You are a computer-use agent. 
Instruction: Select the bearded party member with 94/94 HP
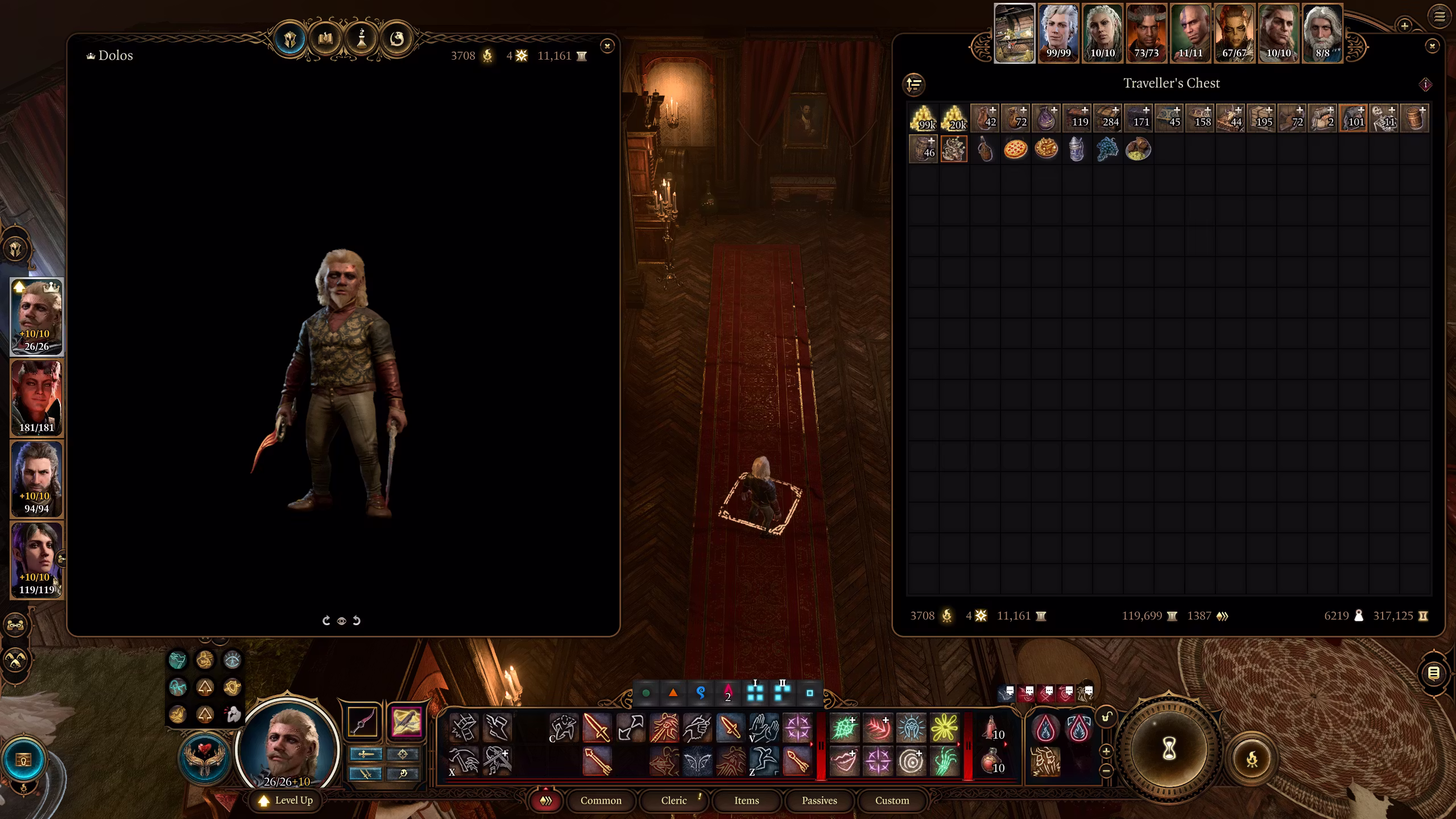[37, 479]
